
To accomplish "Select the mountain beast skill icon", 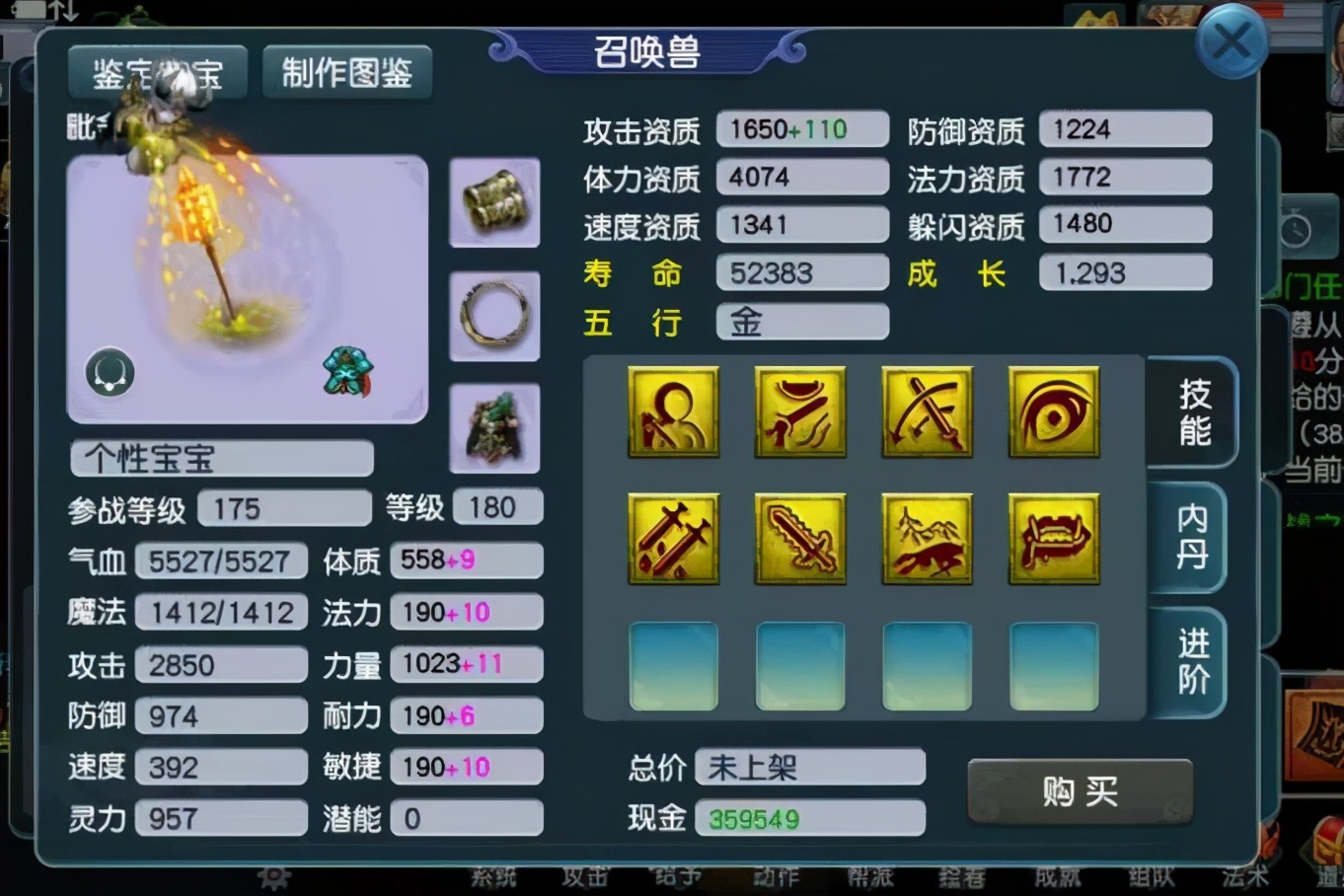I will point(927,539).
